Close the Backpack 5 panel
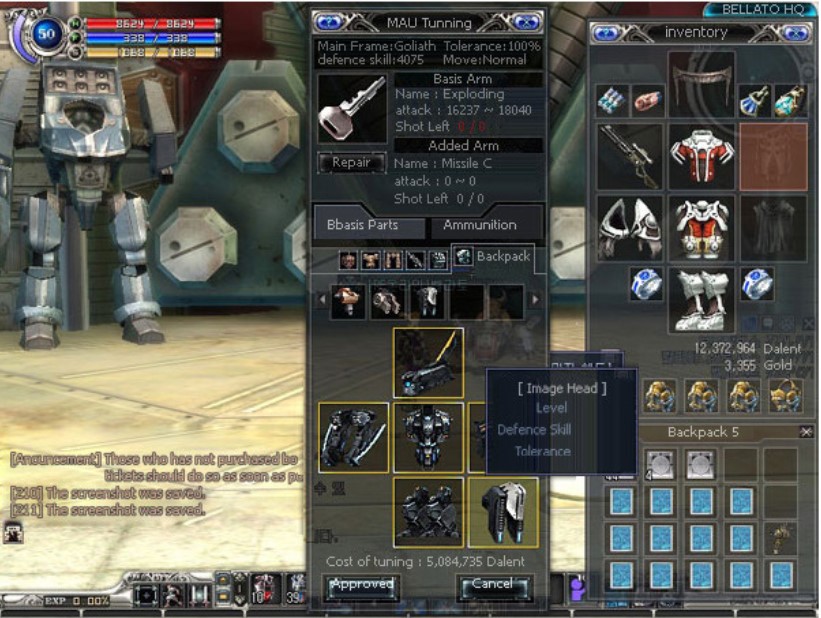 [806, 432]
